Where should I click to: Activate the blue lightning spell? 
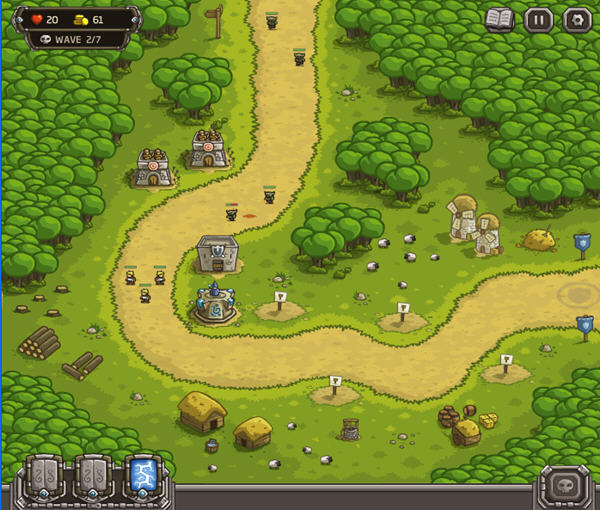click(x=141, y=477)
